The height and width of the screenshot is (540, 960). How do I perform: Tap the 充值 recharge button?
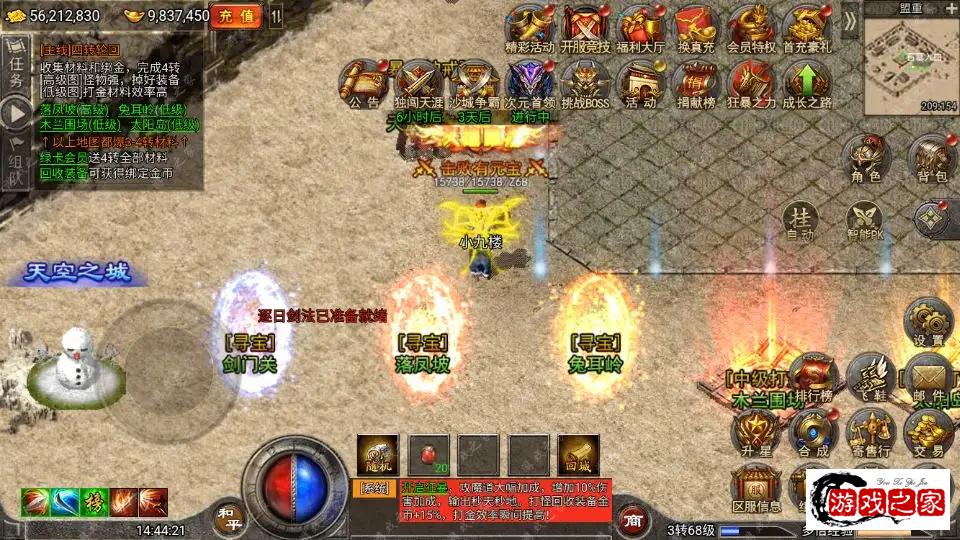coord(238,16)
